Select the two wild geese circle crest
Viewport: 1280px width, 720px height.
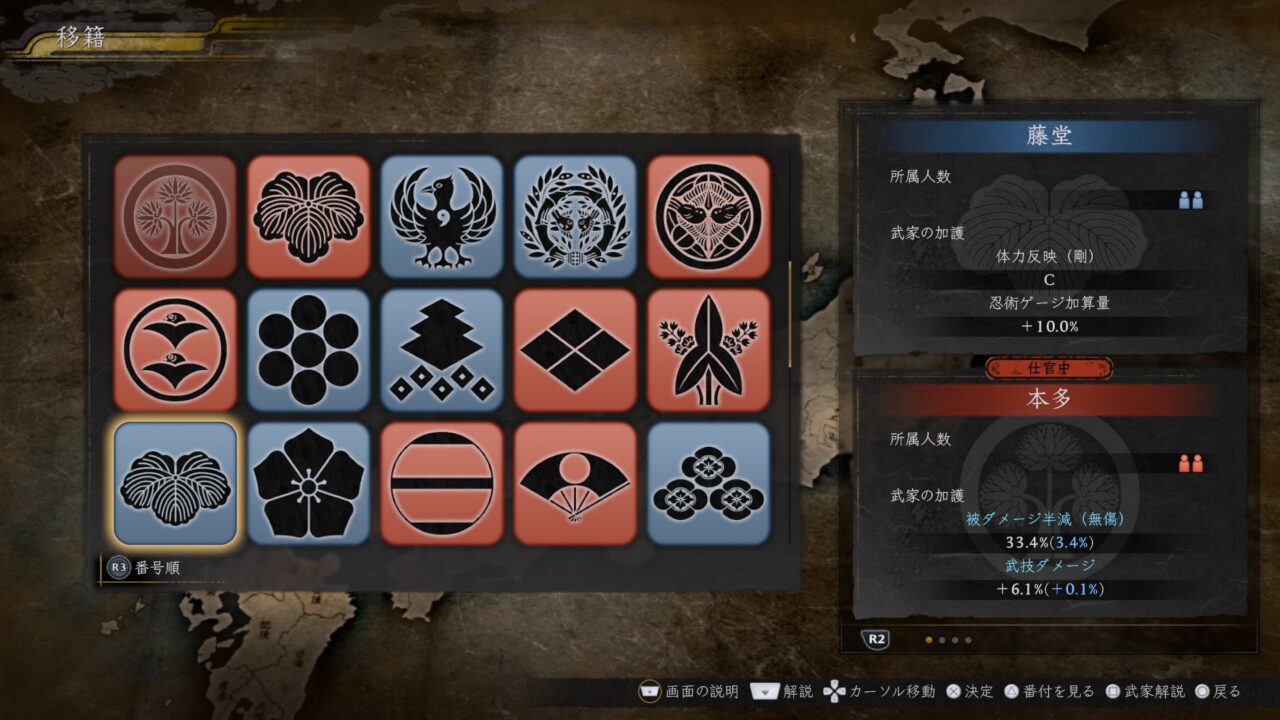pos(175,350)
